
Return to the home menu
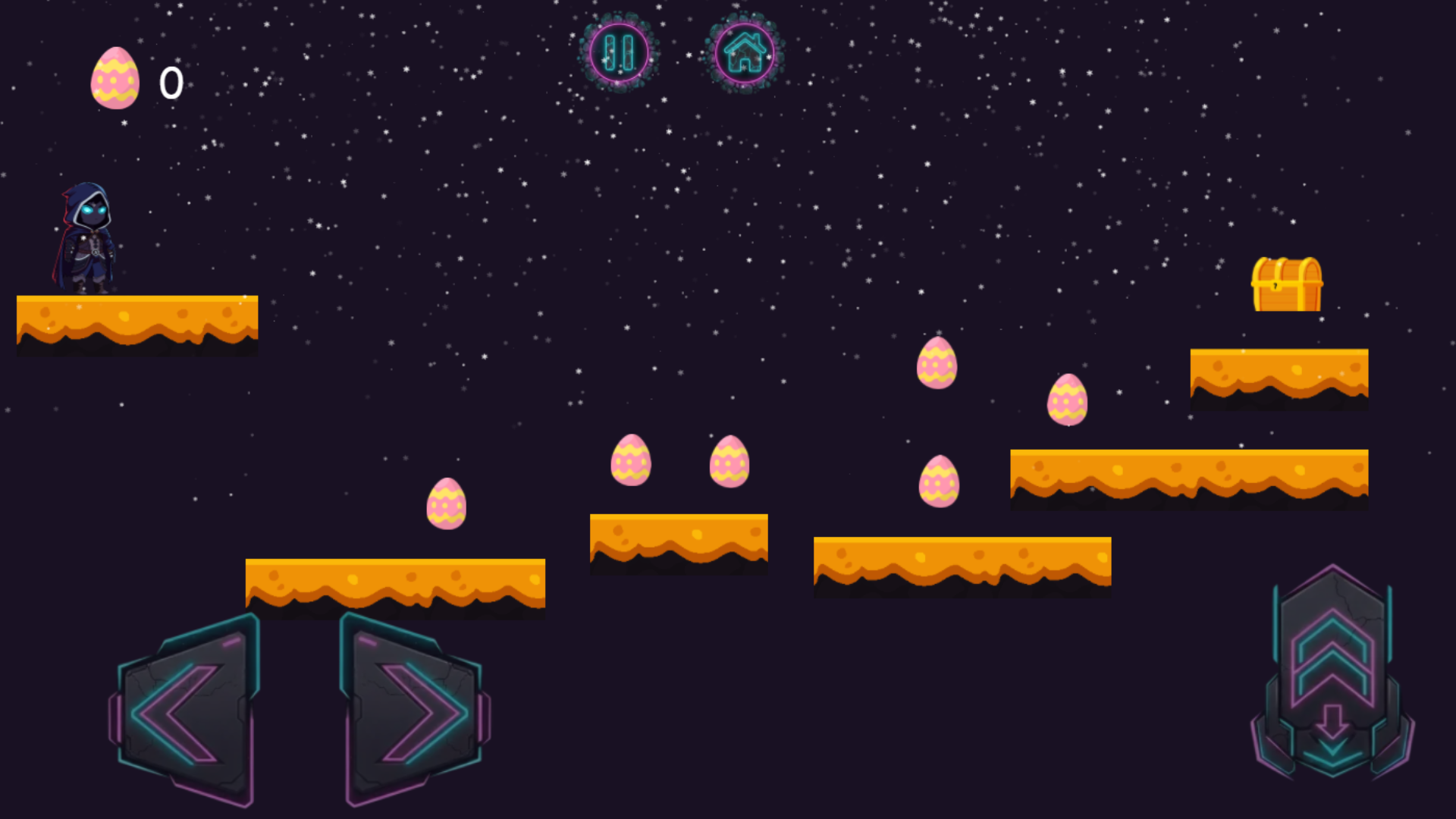pyautogui.click(x=745, y=53)
